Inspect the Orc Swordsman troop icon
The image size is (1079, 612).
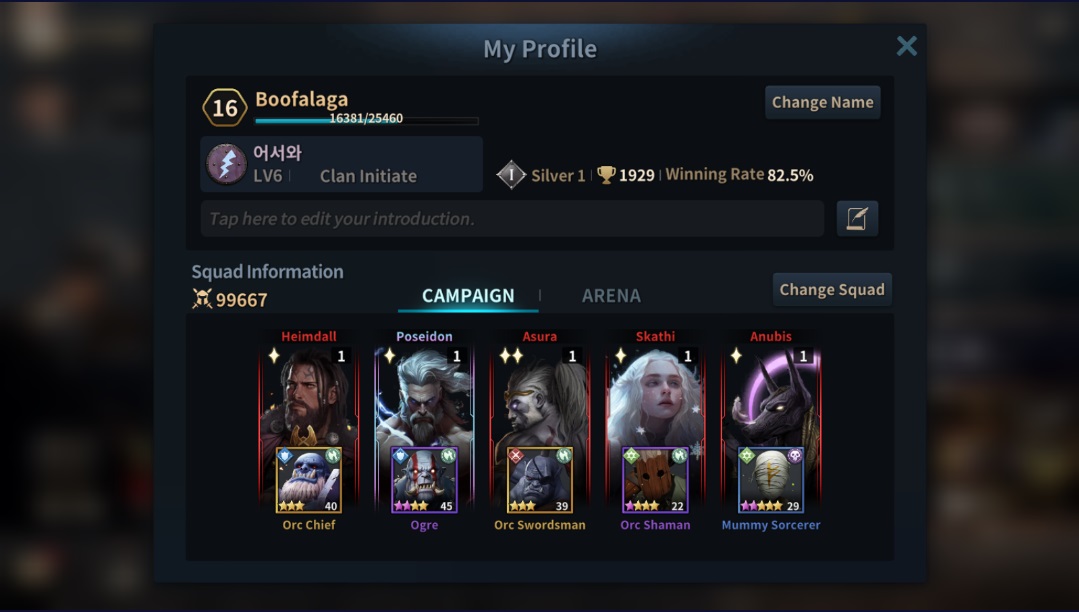tap(540, 480)
